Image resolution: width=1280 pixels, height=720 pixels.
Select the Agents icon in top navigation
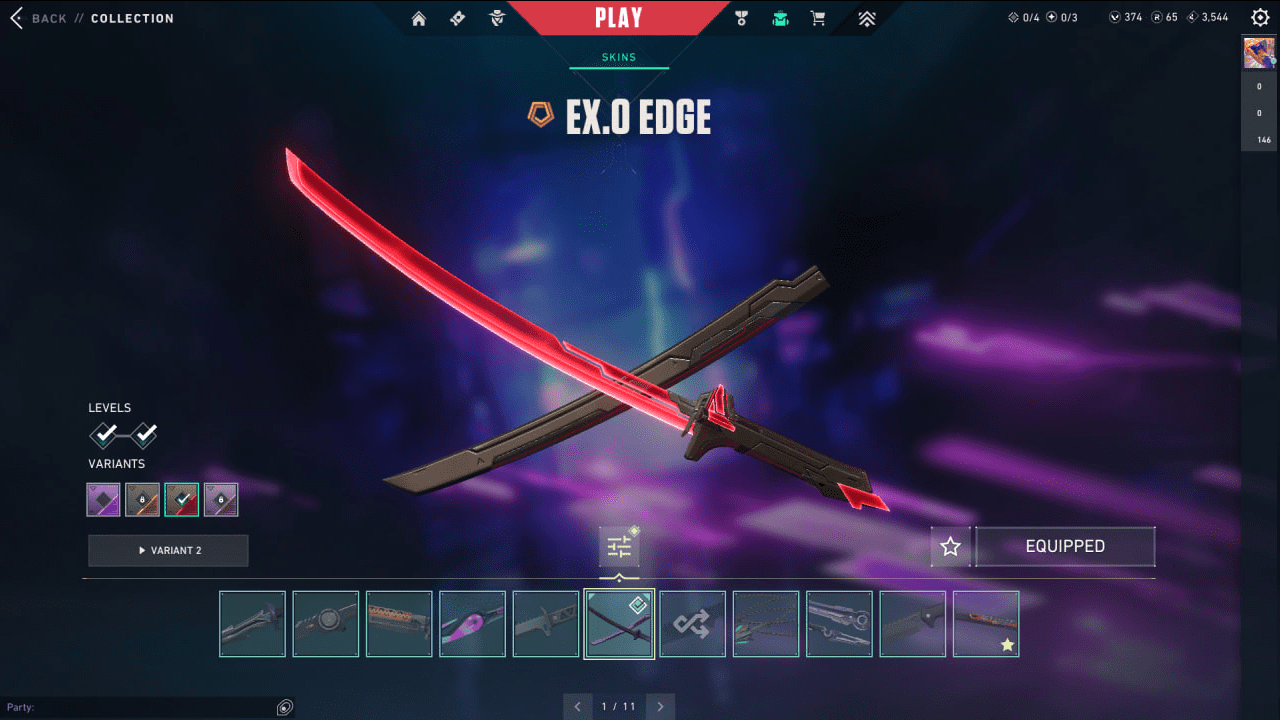click(x=497, y=17)
